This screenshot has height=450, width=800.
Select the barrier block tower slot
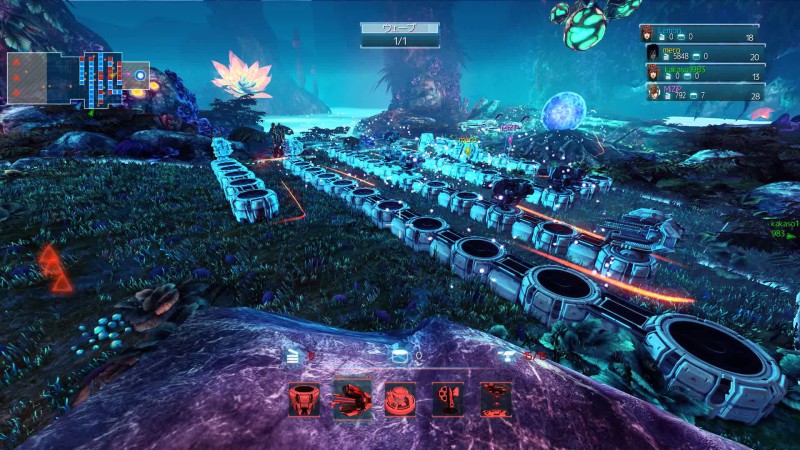303,399
